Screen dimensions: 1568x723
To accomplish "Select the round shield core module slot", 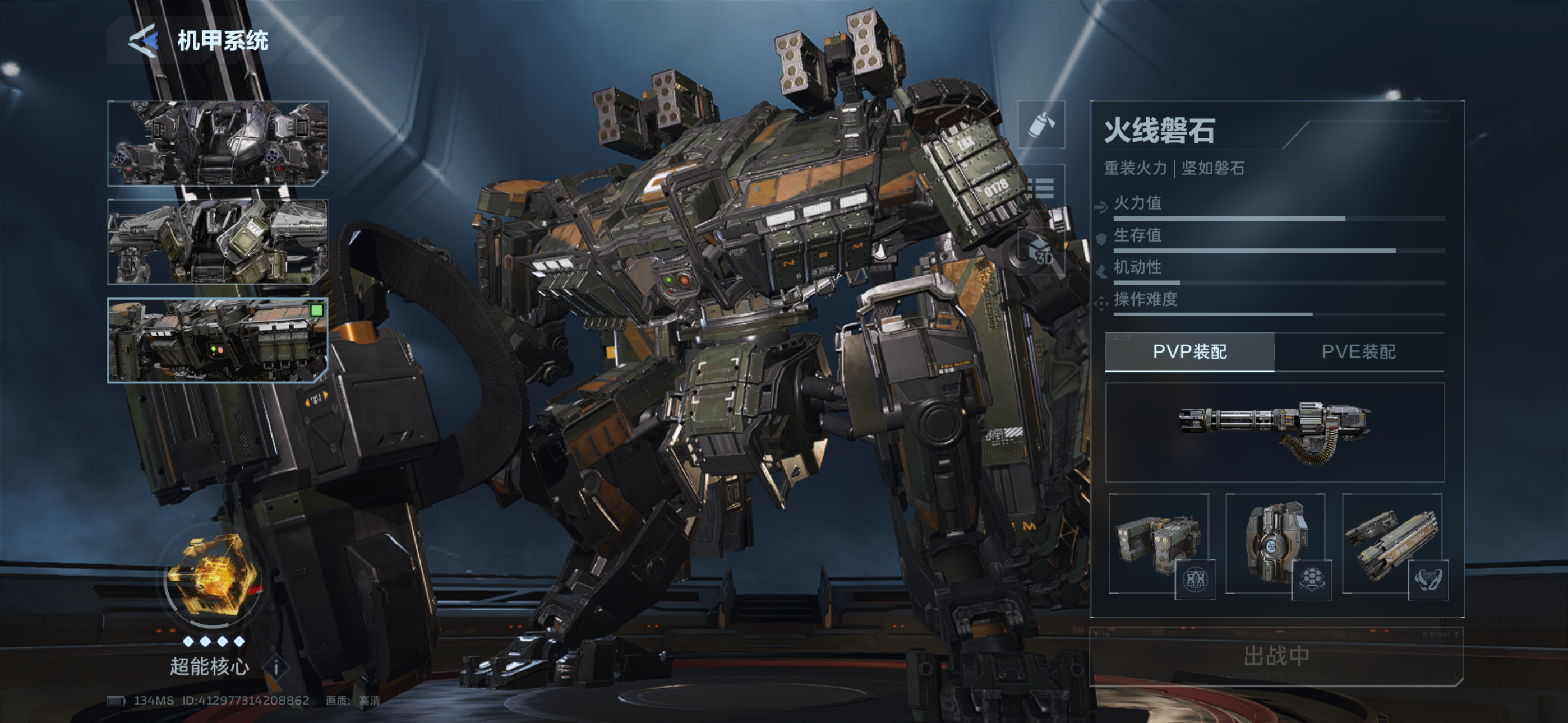I will click(x=1275, y=544).
